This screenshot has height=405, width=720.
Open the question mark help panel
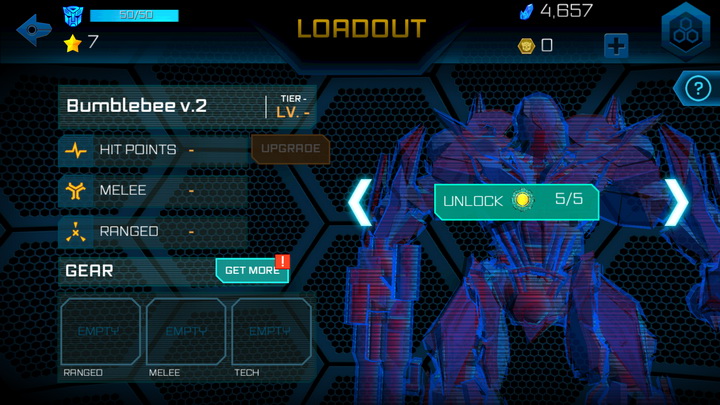click(694, 89)
